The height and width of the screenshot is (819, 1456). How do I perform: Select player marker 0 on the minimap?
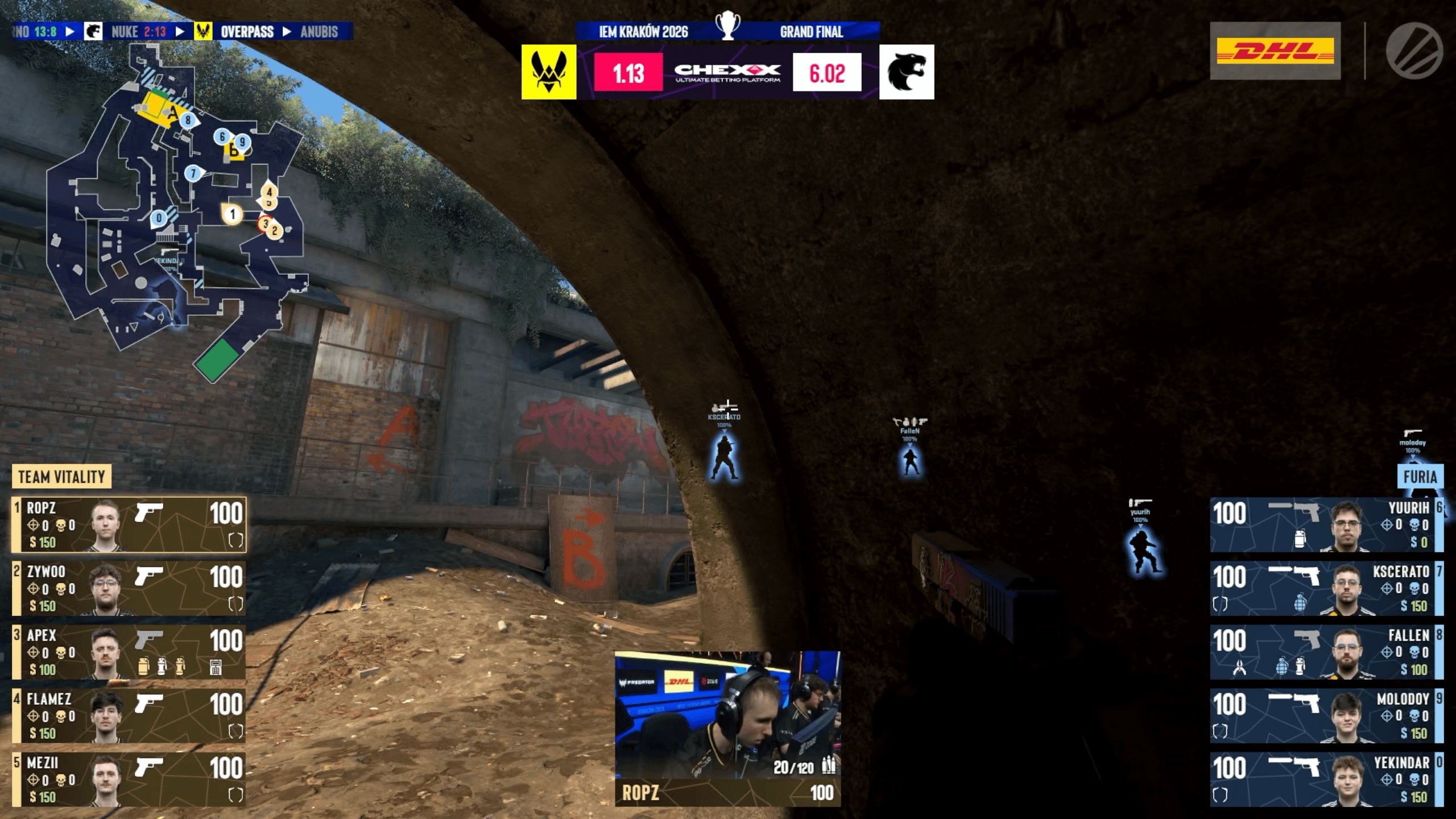pos(159,218)
